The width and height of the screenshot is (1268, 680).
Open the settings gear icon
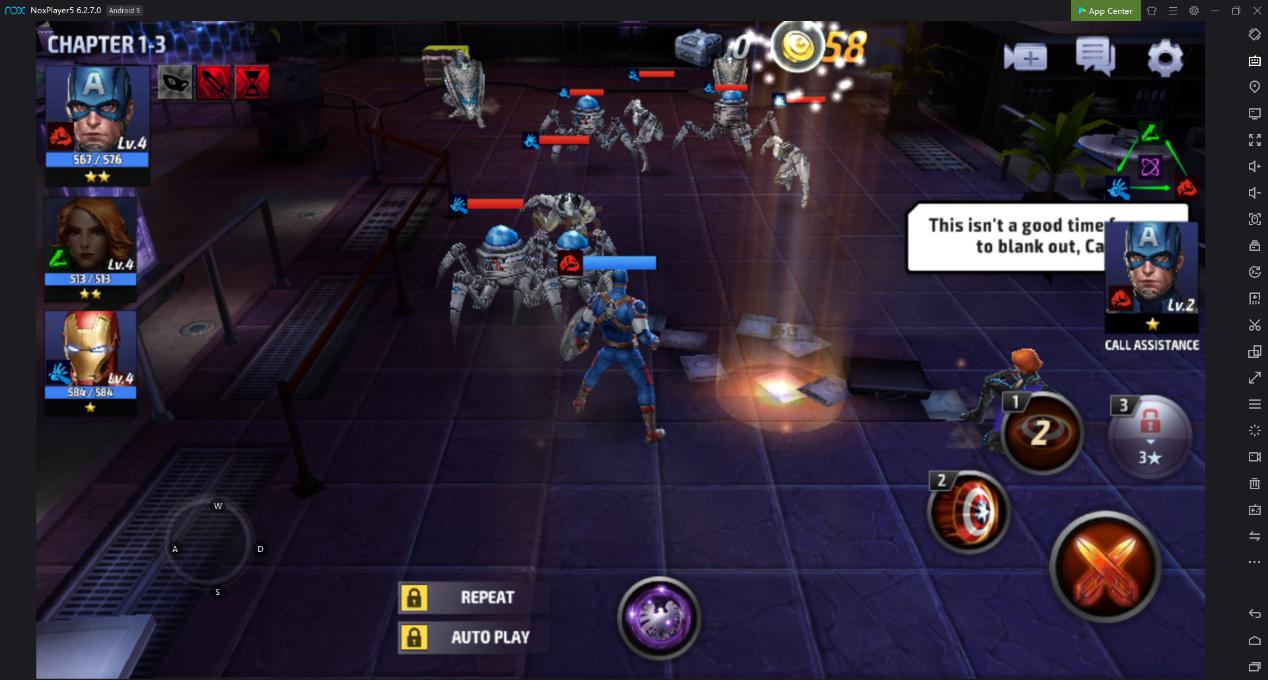(x=1164, y=58)
